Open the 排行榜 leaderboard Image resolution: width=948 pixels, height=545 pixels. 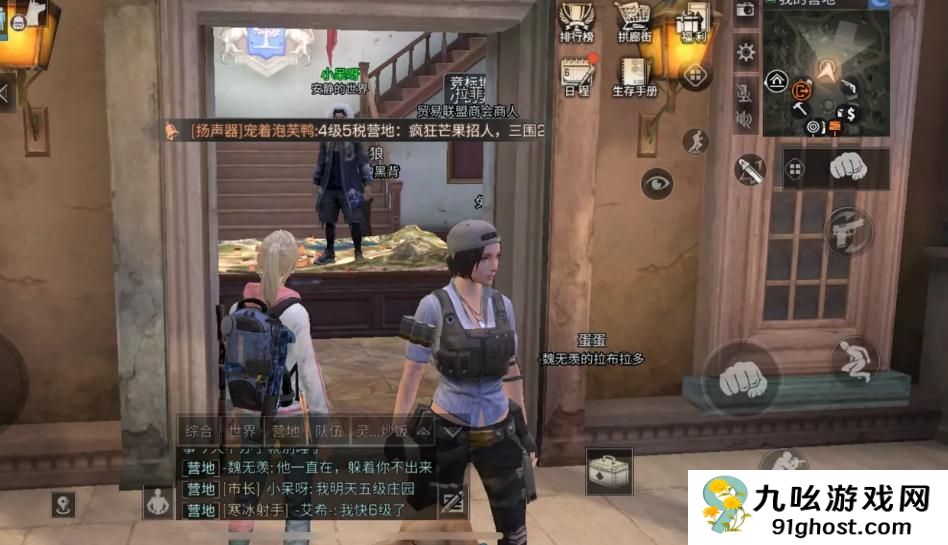pos(576,20)
